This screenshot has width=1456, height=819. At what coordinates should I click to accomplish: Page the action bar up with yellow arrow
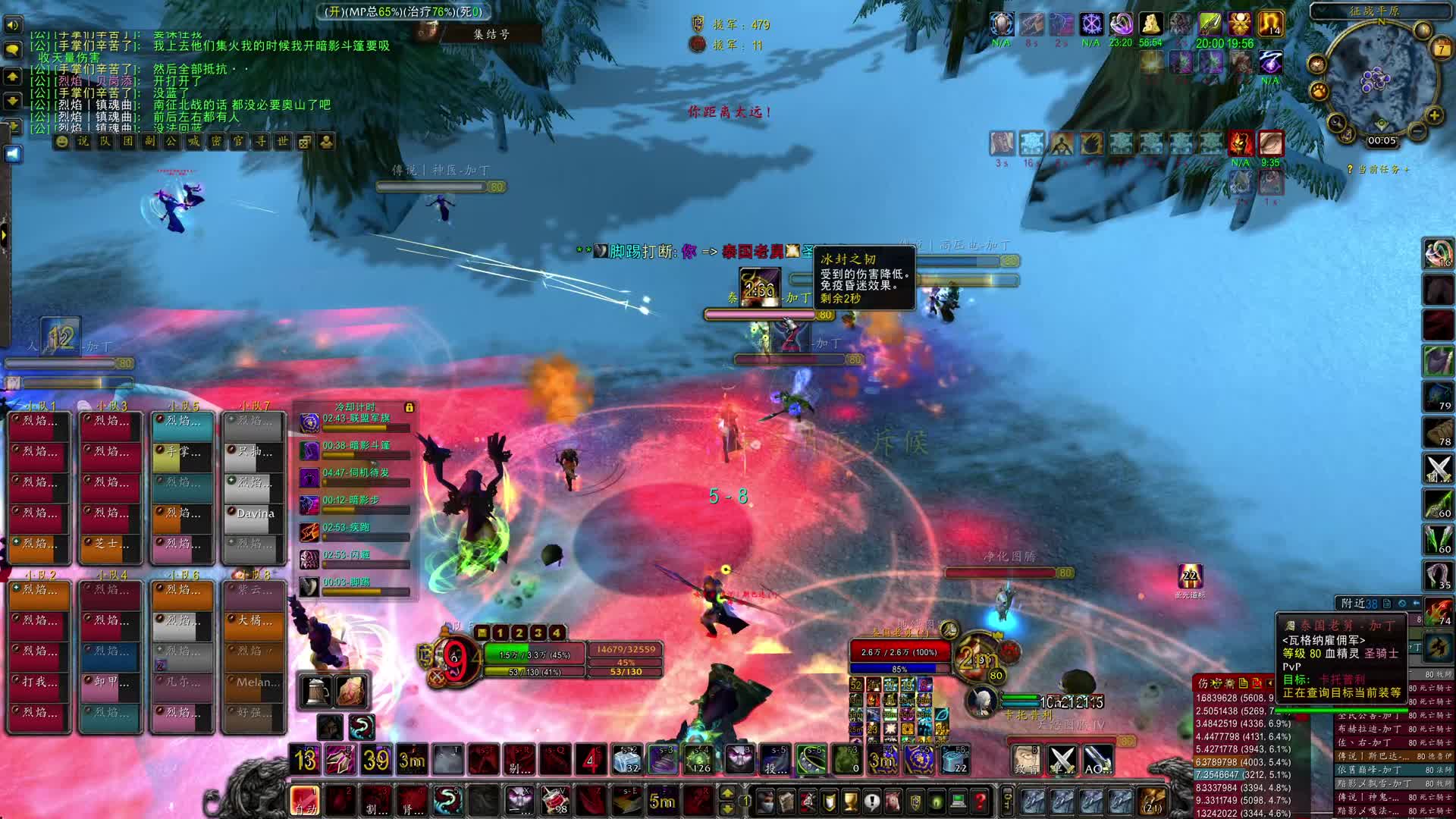pos(726,793)
